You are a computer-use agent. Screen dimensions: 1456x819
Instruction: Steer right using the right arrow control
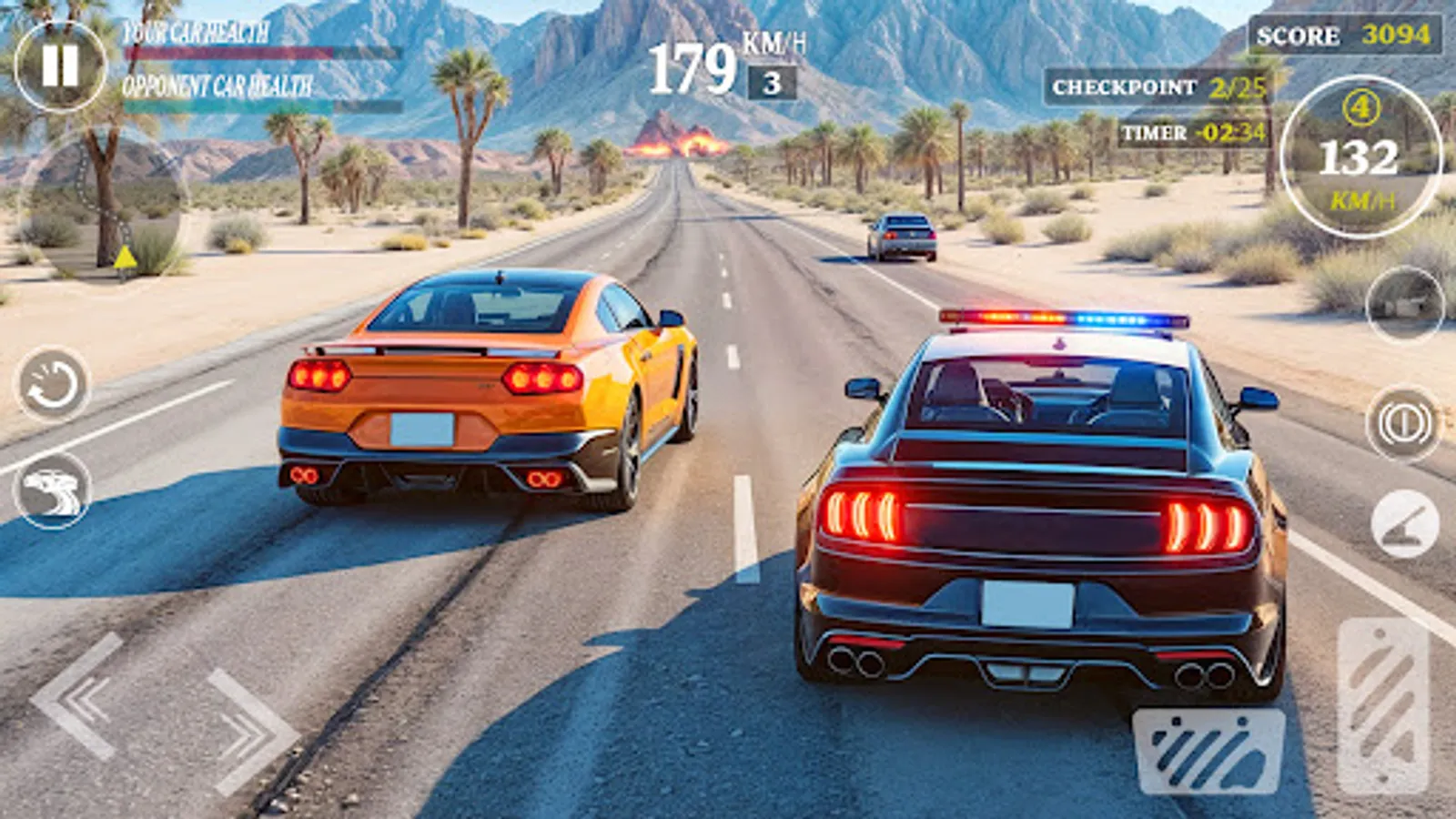(x=239, y=728)
